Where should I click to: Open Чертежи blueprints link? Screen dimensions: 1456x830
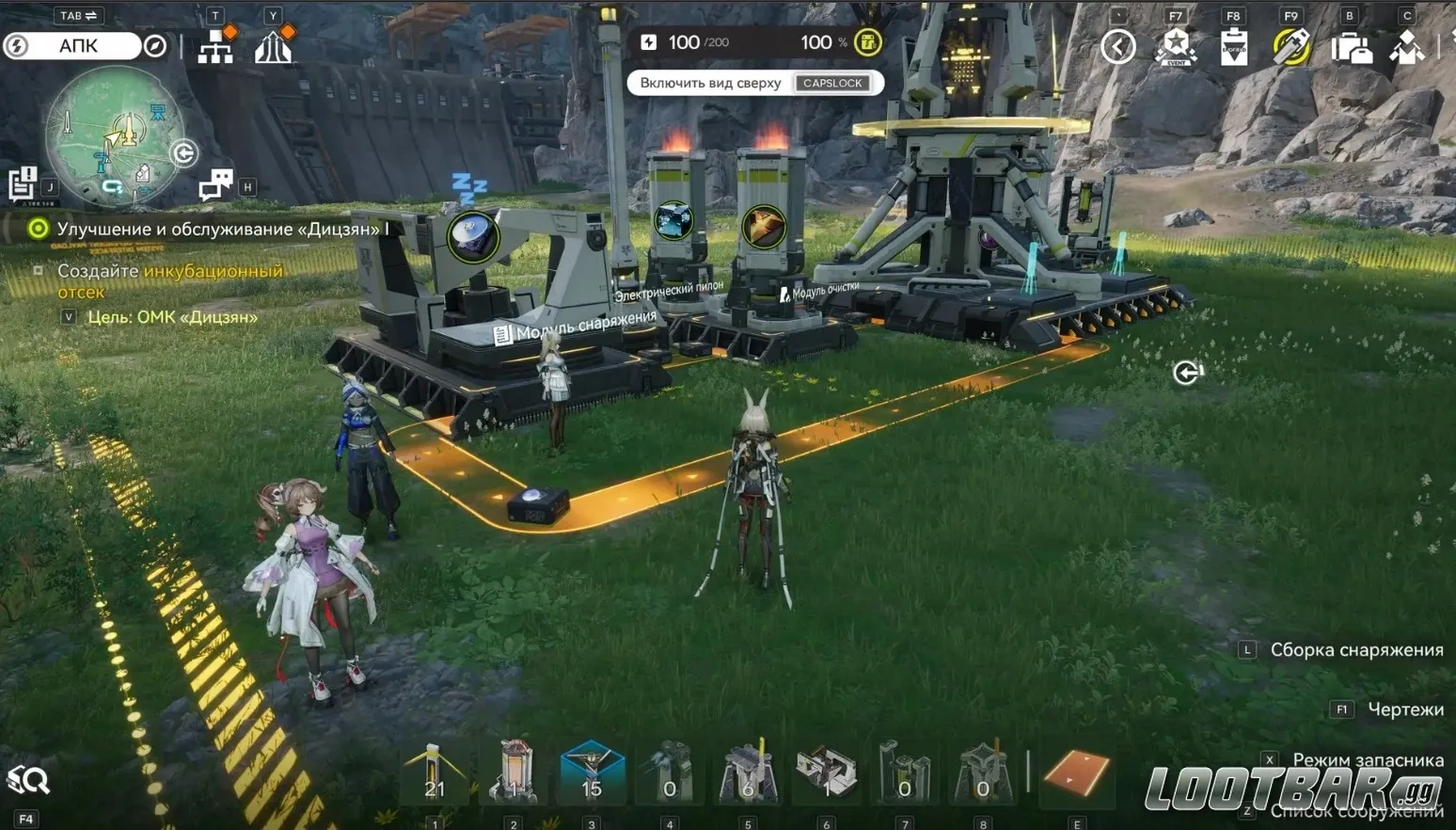pos(1405,708)
